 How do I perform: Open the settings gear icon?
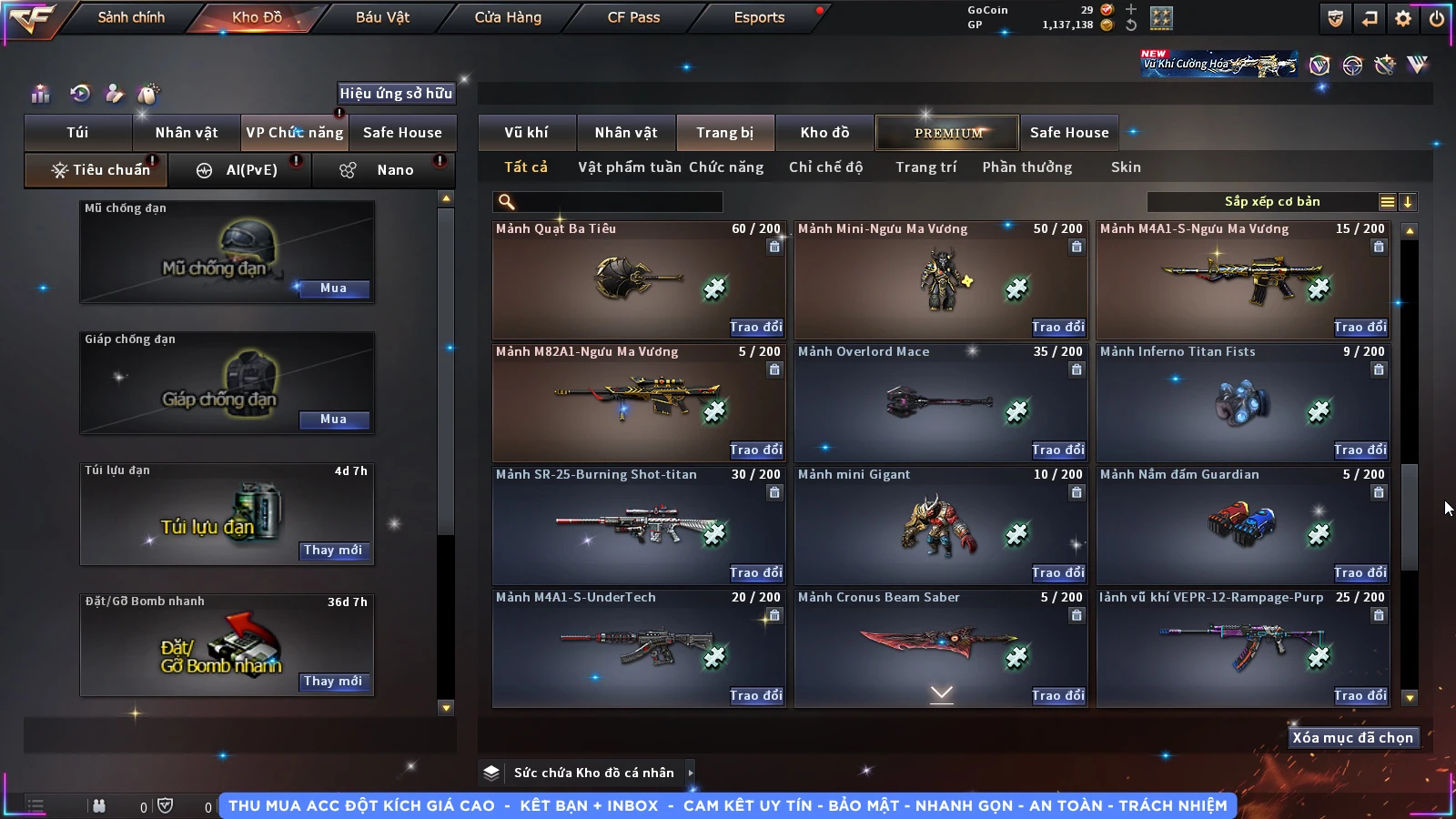(x=1403, y=18)
